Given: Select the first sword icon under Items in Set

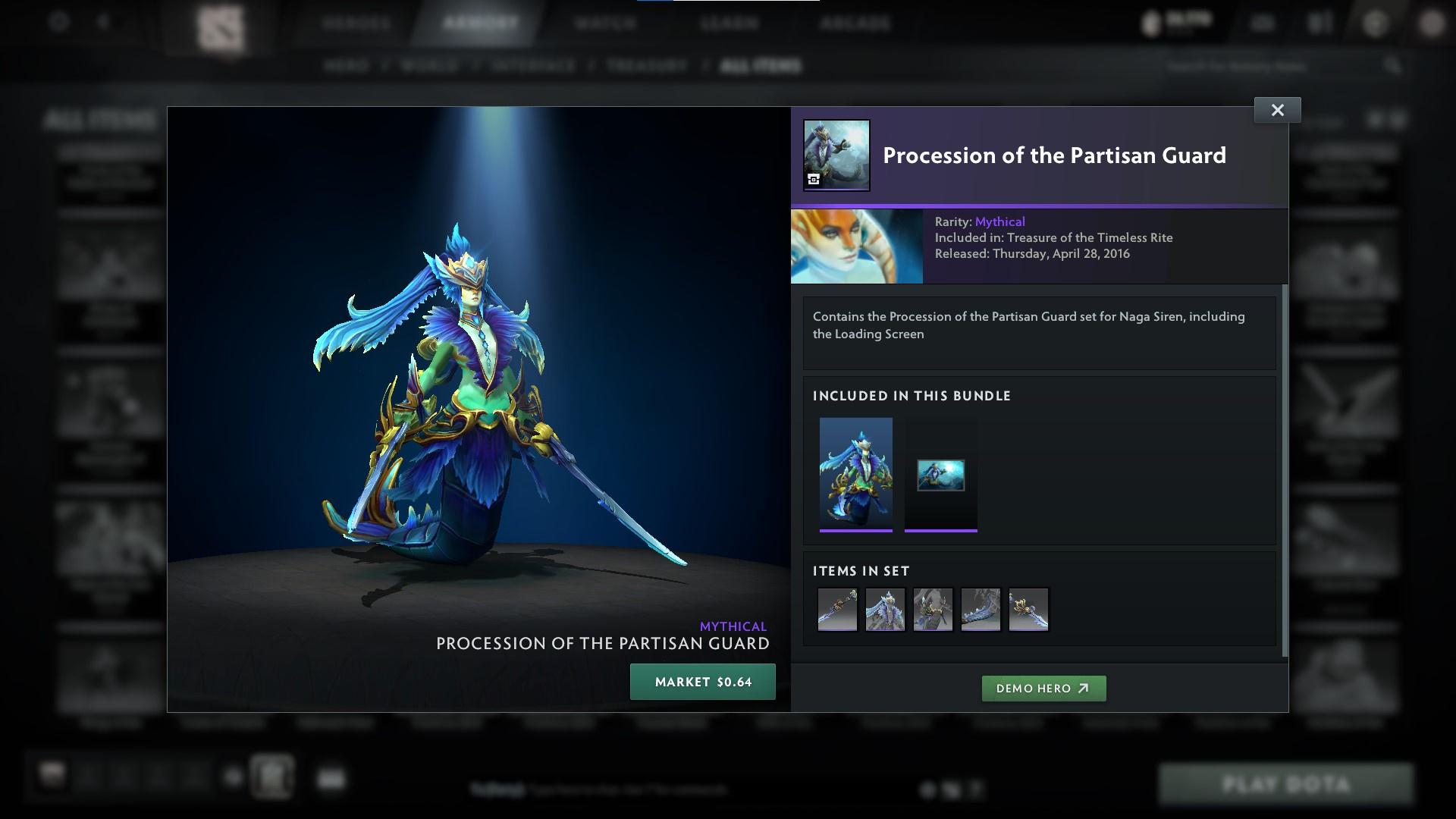Looking at the screenshot, I should click(x=837, y=609).
